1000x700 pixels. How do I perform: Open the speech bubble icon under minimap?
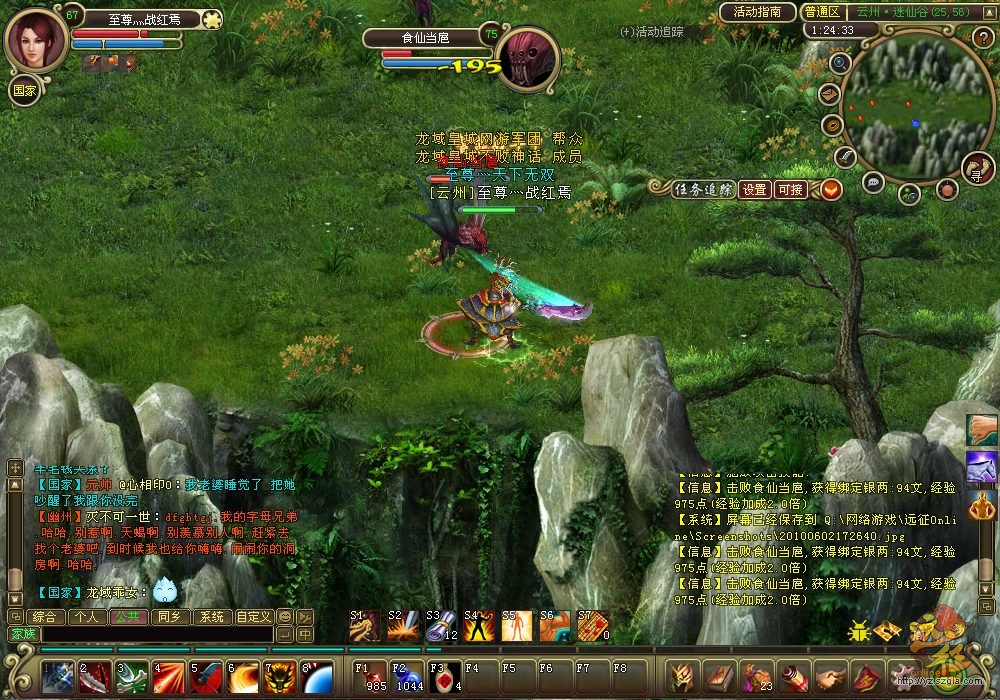click(x=873, y=182)
